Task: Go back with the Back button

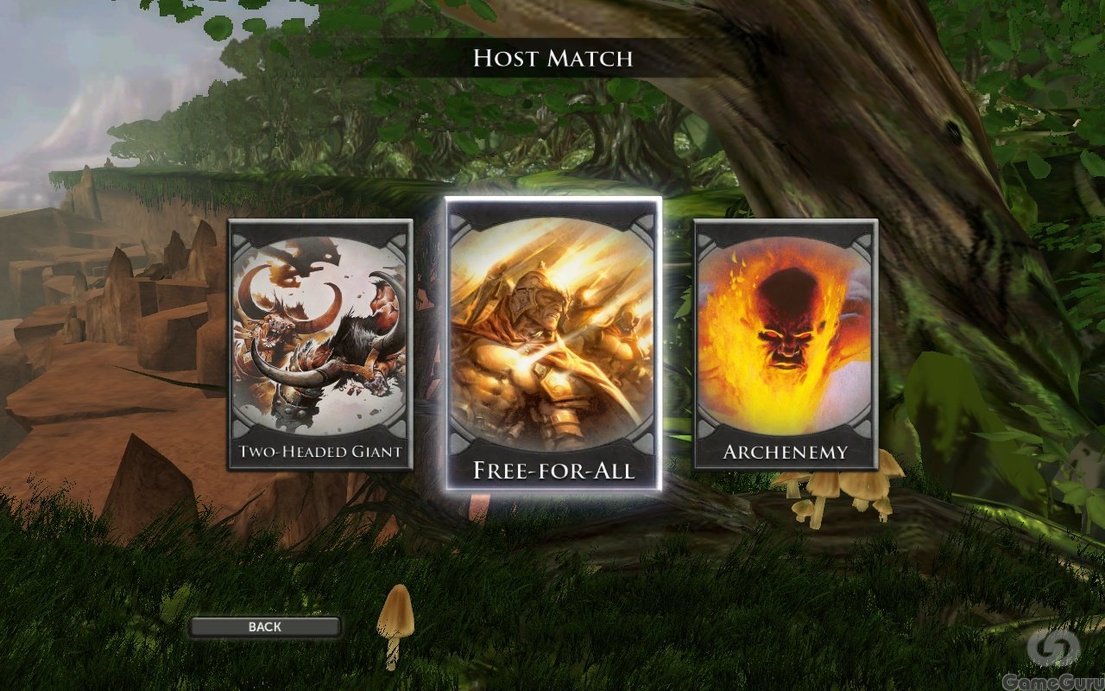Action: coord(265,627)
